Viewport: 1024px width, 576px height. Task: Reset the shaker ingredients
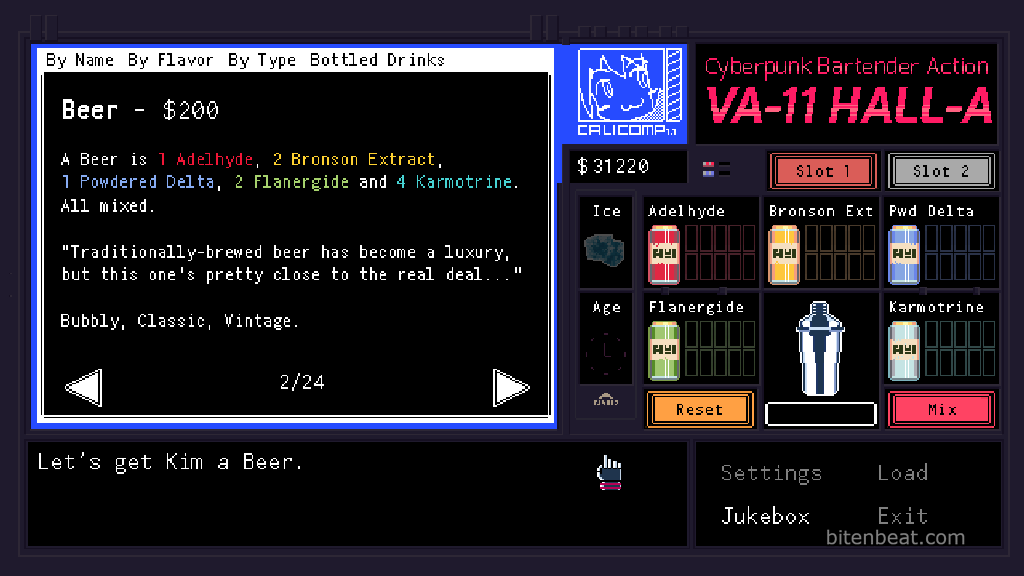tap(699, 410)
